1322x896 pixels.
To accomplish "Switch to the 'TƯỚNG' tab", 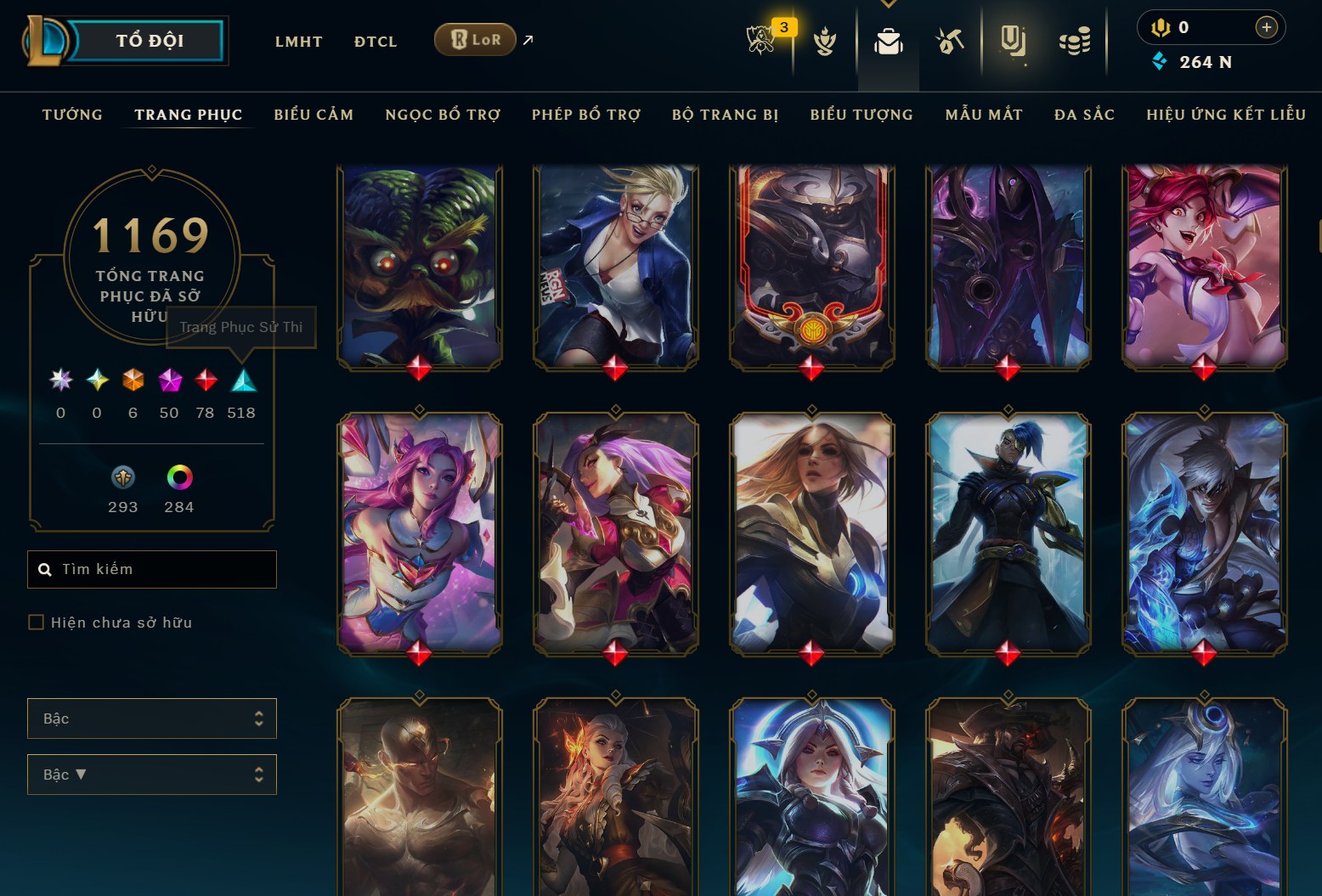I will 72,114.
